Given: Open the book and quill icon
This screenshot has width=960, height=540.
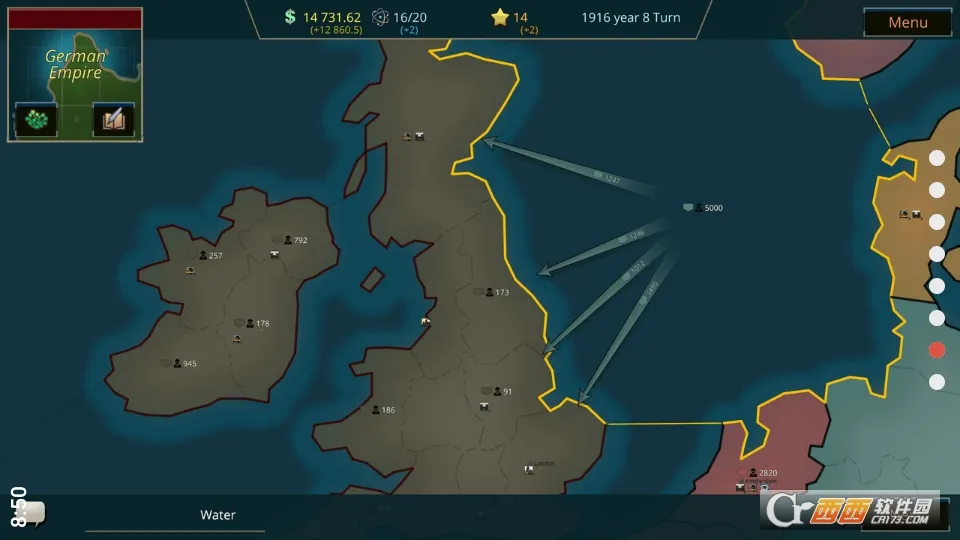Looking at the screenshot, I should pyautogui.click(x=113, y=120).
